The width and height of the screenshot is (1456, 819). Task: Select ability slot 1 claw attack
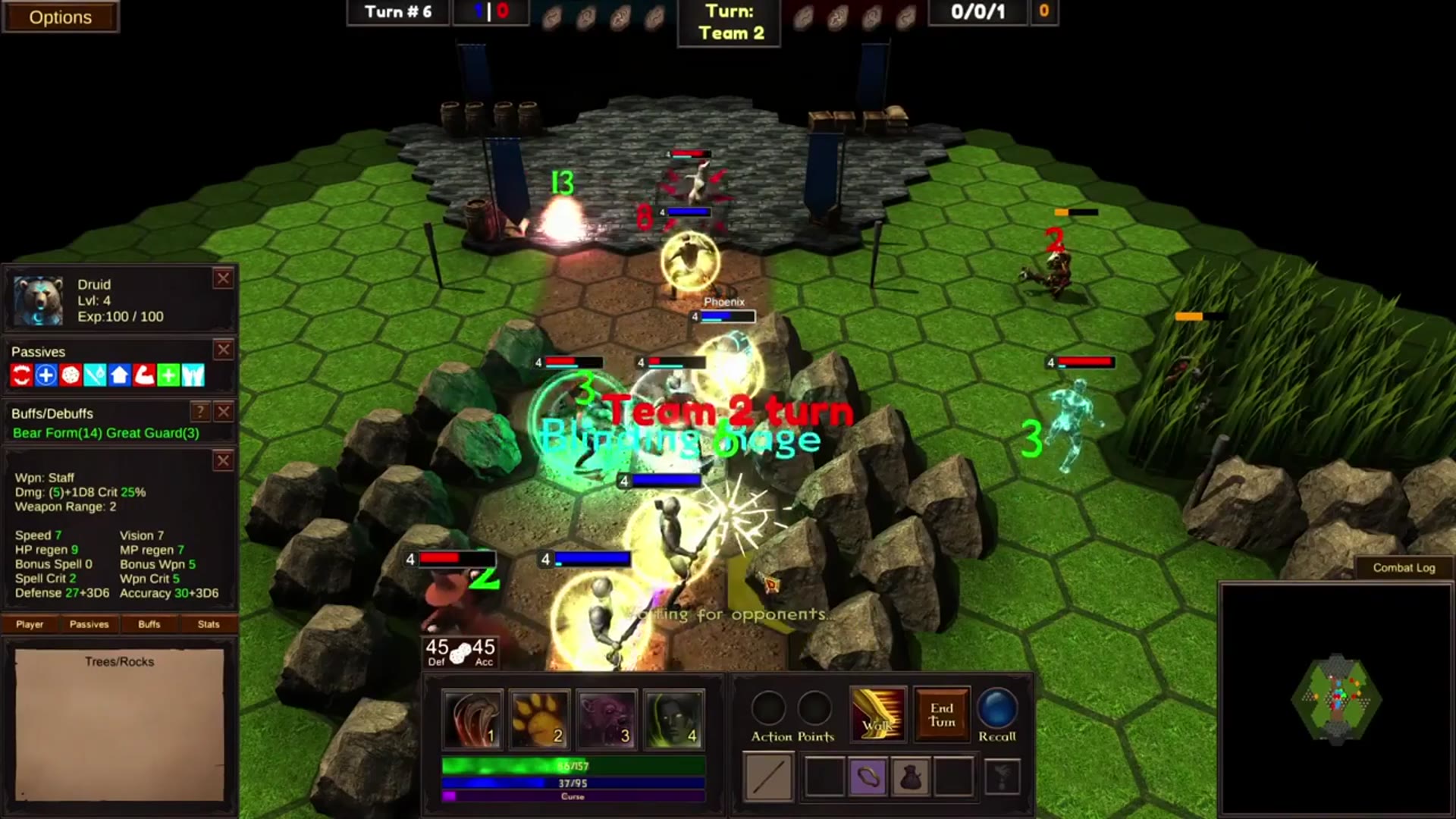coord(472,717)
